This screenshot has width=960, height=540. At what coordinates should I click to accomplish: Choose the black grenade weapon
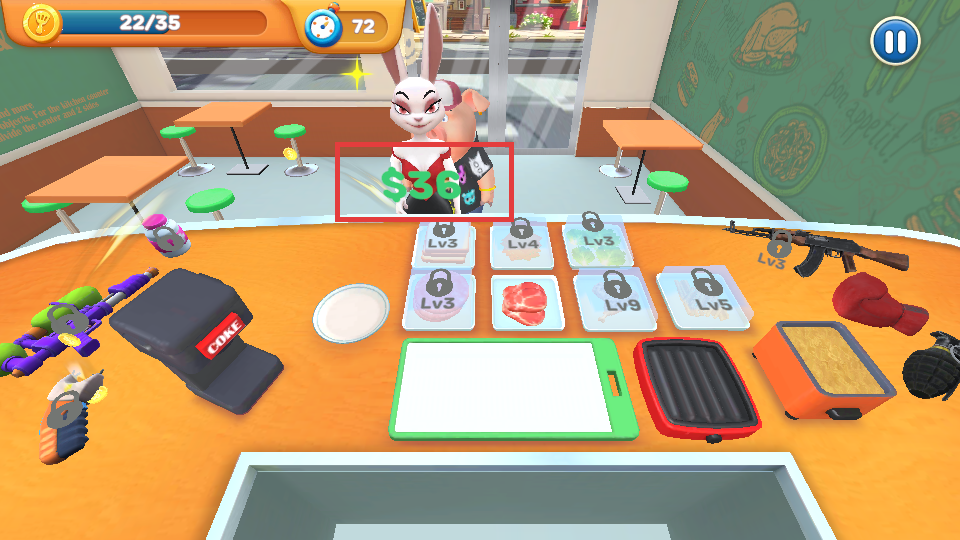(x=932, y=367)
